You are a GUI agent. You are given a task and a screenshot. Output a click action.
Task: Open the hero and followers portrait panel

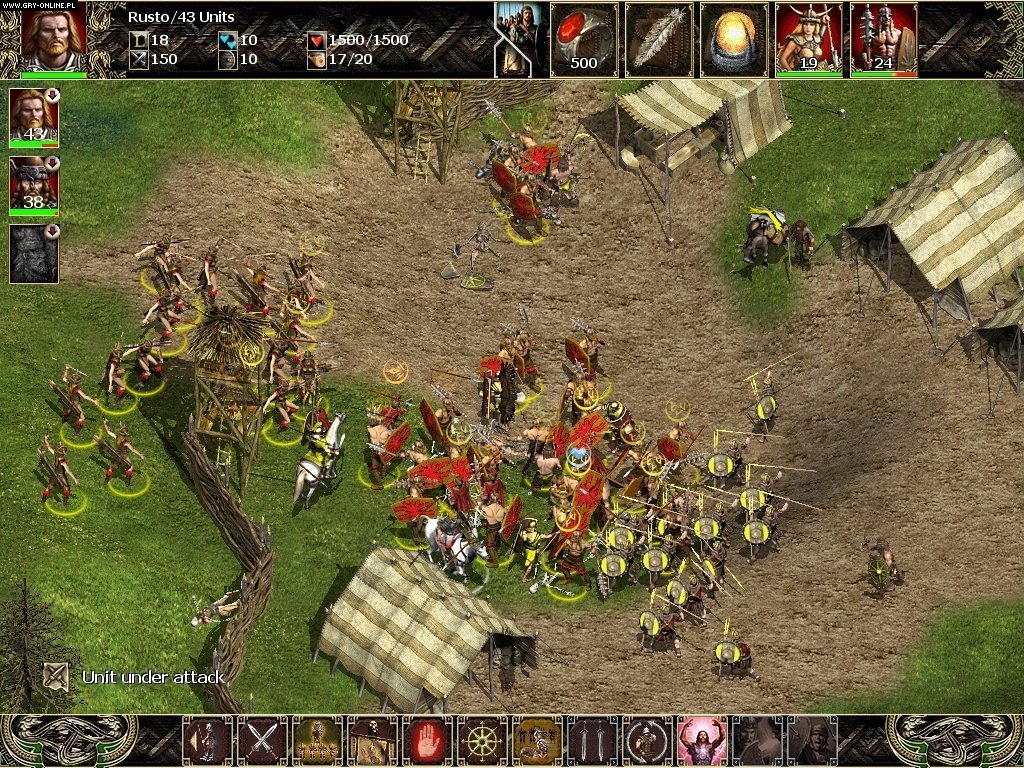pyautogui.click(x=518, y=40)
